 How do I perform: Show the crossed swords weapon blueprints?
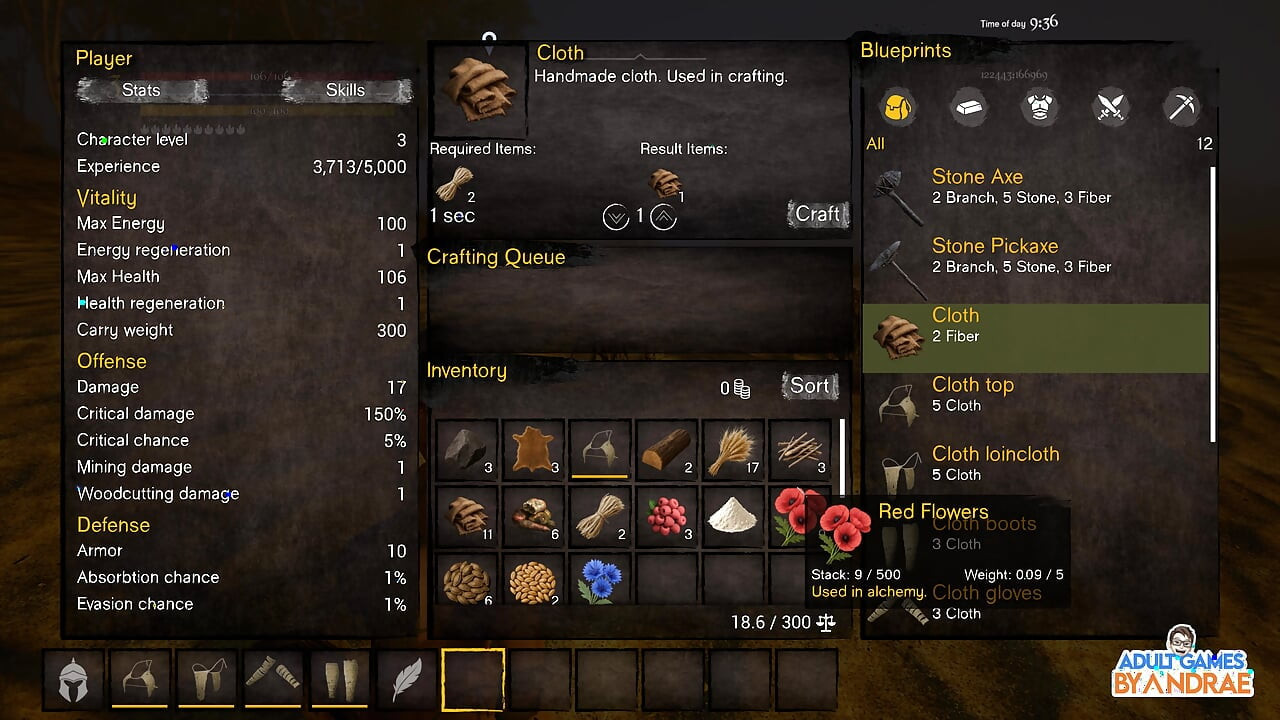click(x=1111, y=107)
